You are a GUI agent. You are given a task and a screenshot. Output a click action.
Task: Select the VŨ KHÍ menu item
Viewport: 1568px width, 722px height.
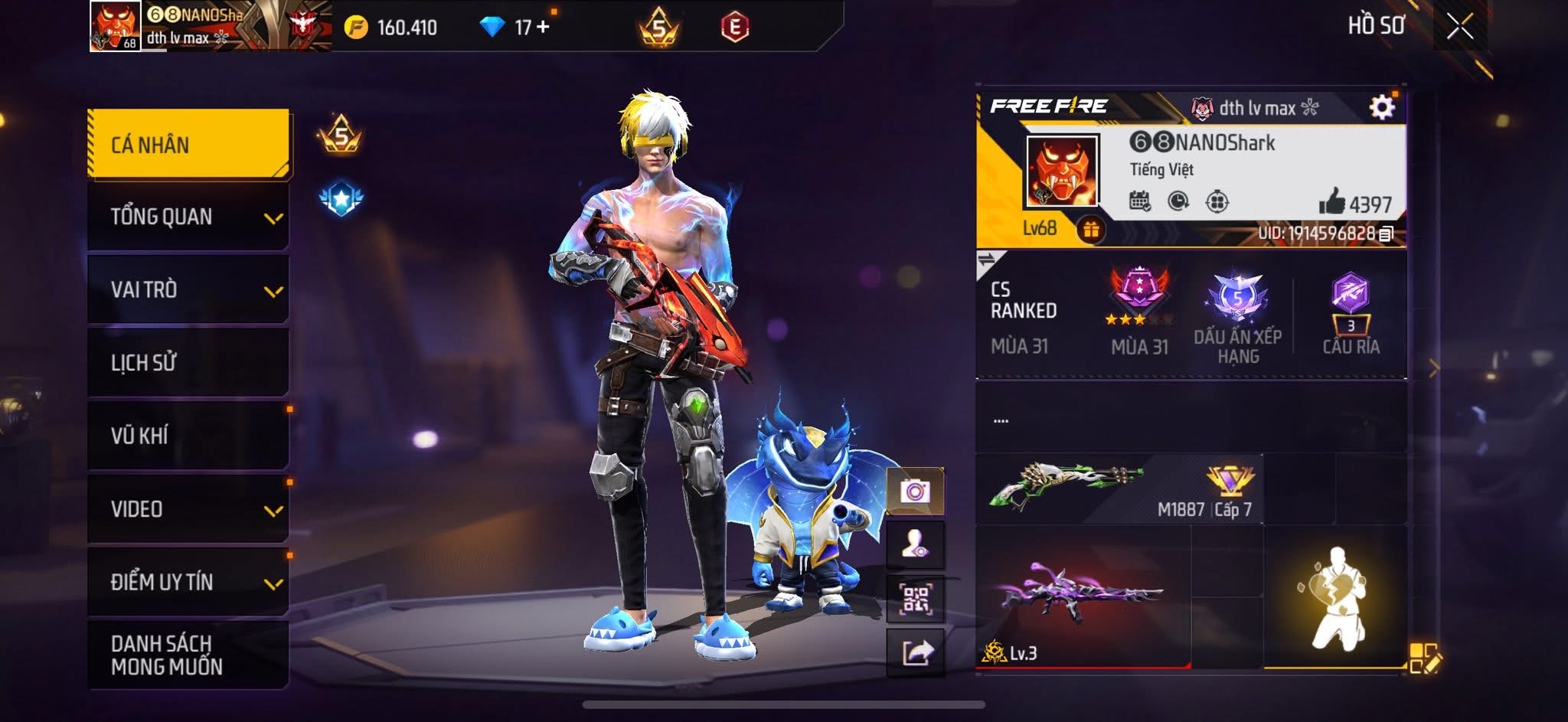(x=186, y=435)
